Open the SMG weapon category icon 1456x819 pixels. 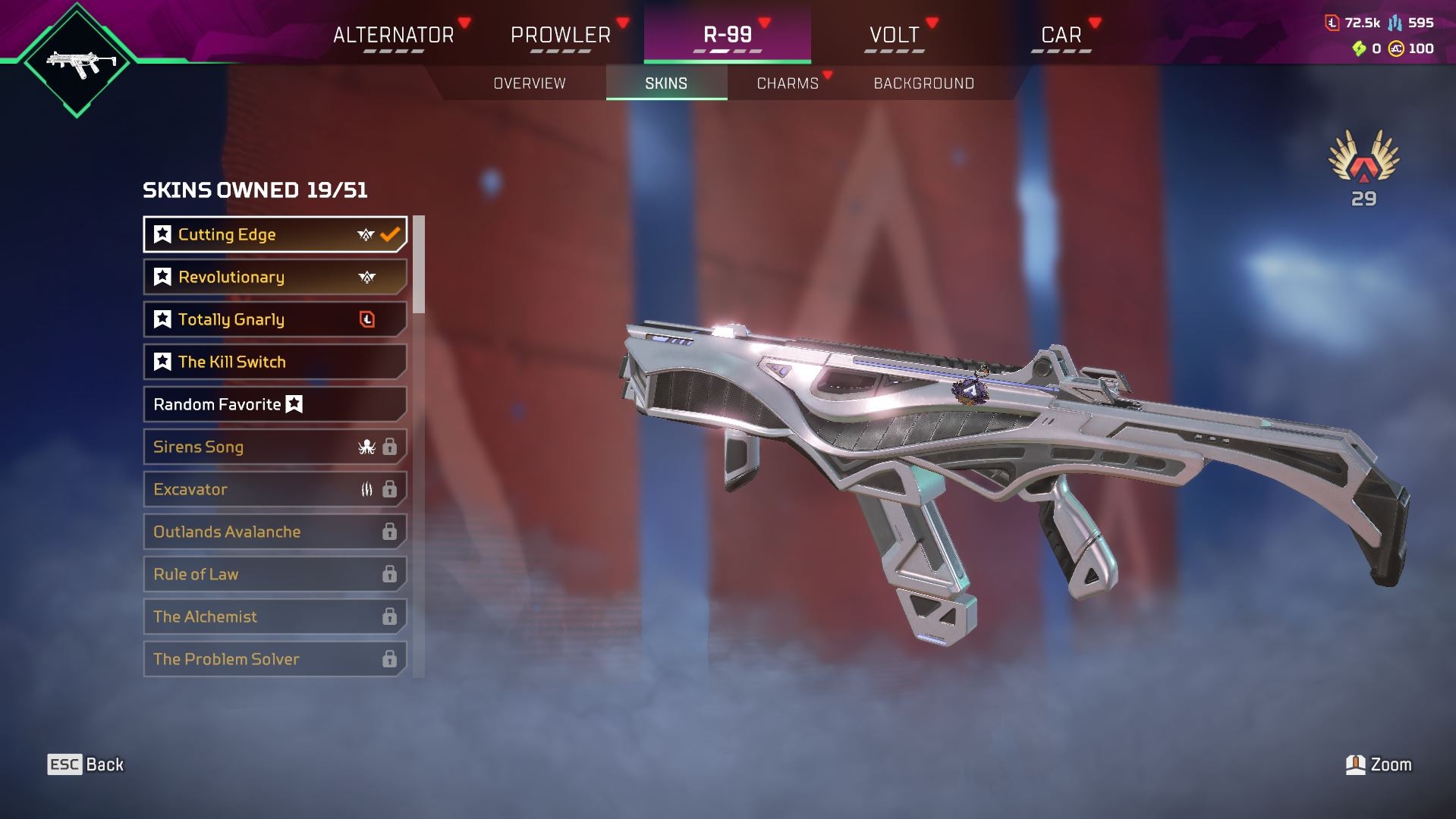click(x=77, y=61)
